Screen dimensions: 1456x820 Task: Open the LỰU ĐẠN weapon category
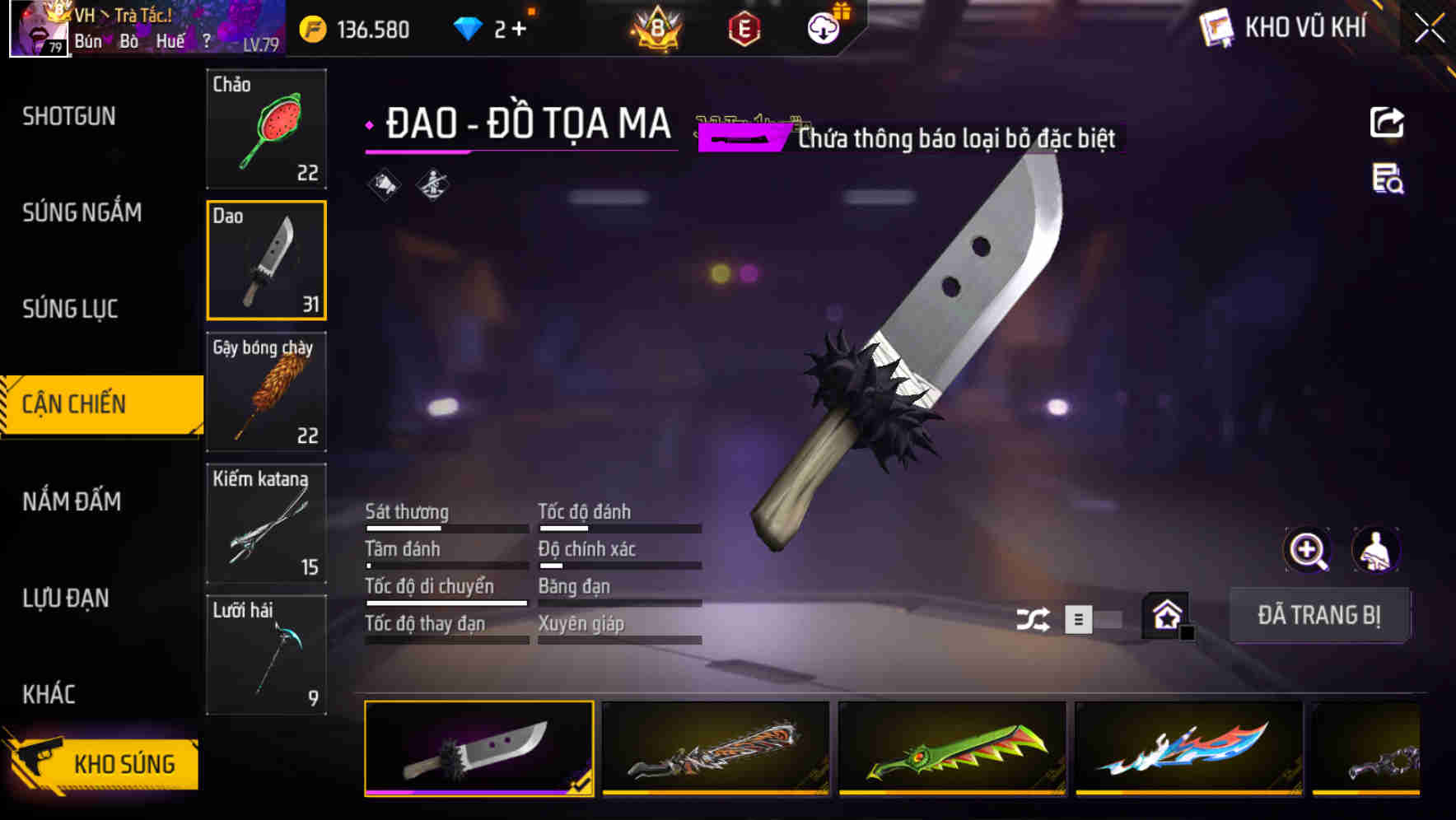tap(66, 599)
